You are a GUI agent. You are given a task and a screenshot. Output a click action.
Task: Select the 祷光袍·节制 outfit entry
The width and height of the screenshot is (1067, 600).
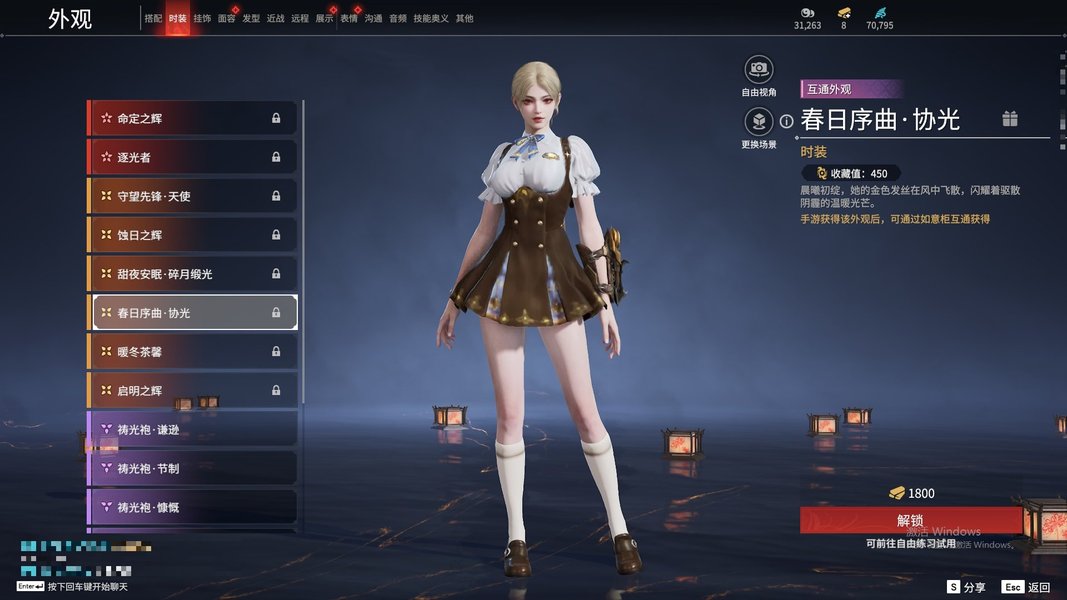tap(194, 468)
